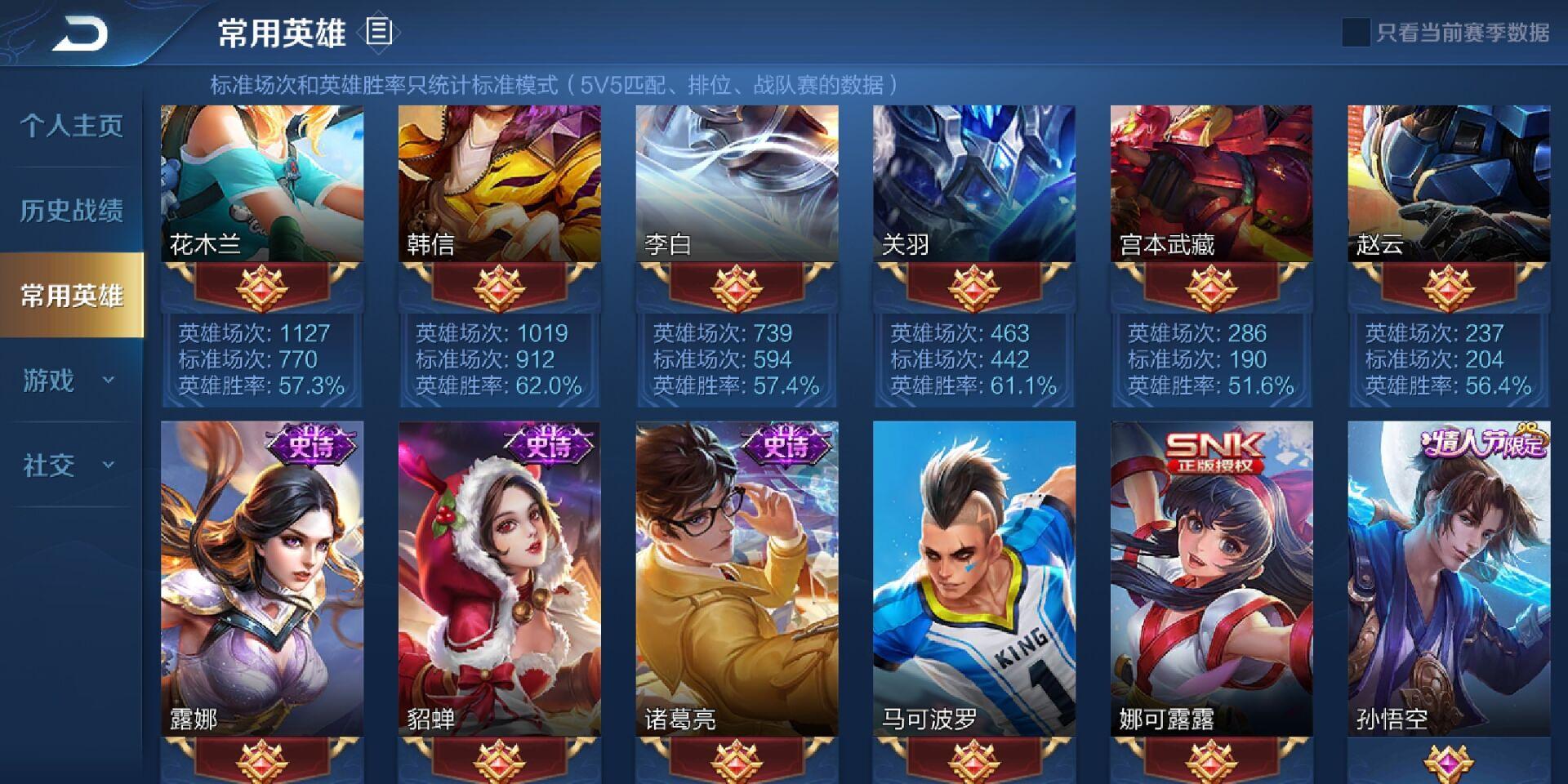Open the hero list icon beside 常用英雄 title

[377, 33]
